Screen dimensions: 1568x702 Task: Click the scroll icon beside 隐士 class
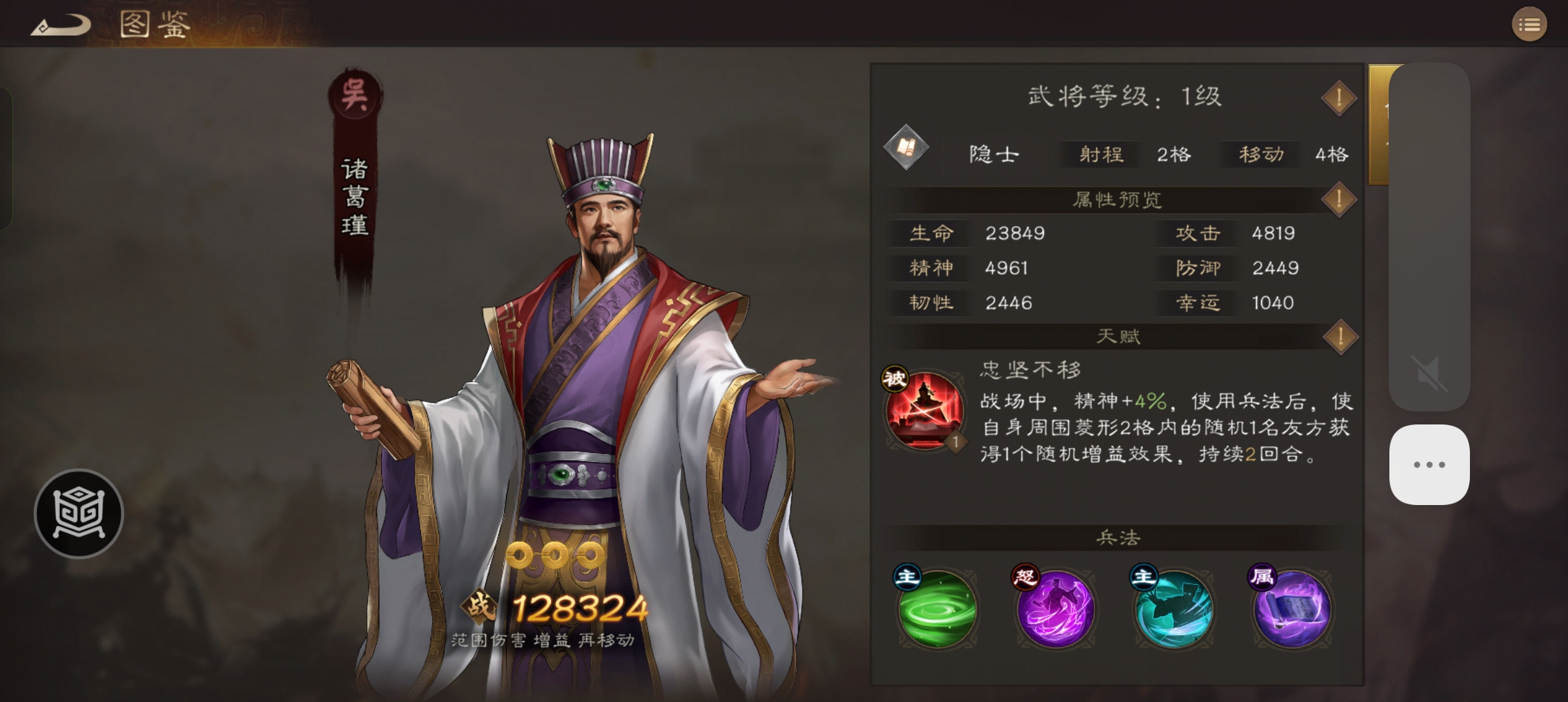coord(907,148)
